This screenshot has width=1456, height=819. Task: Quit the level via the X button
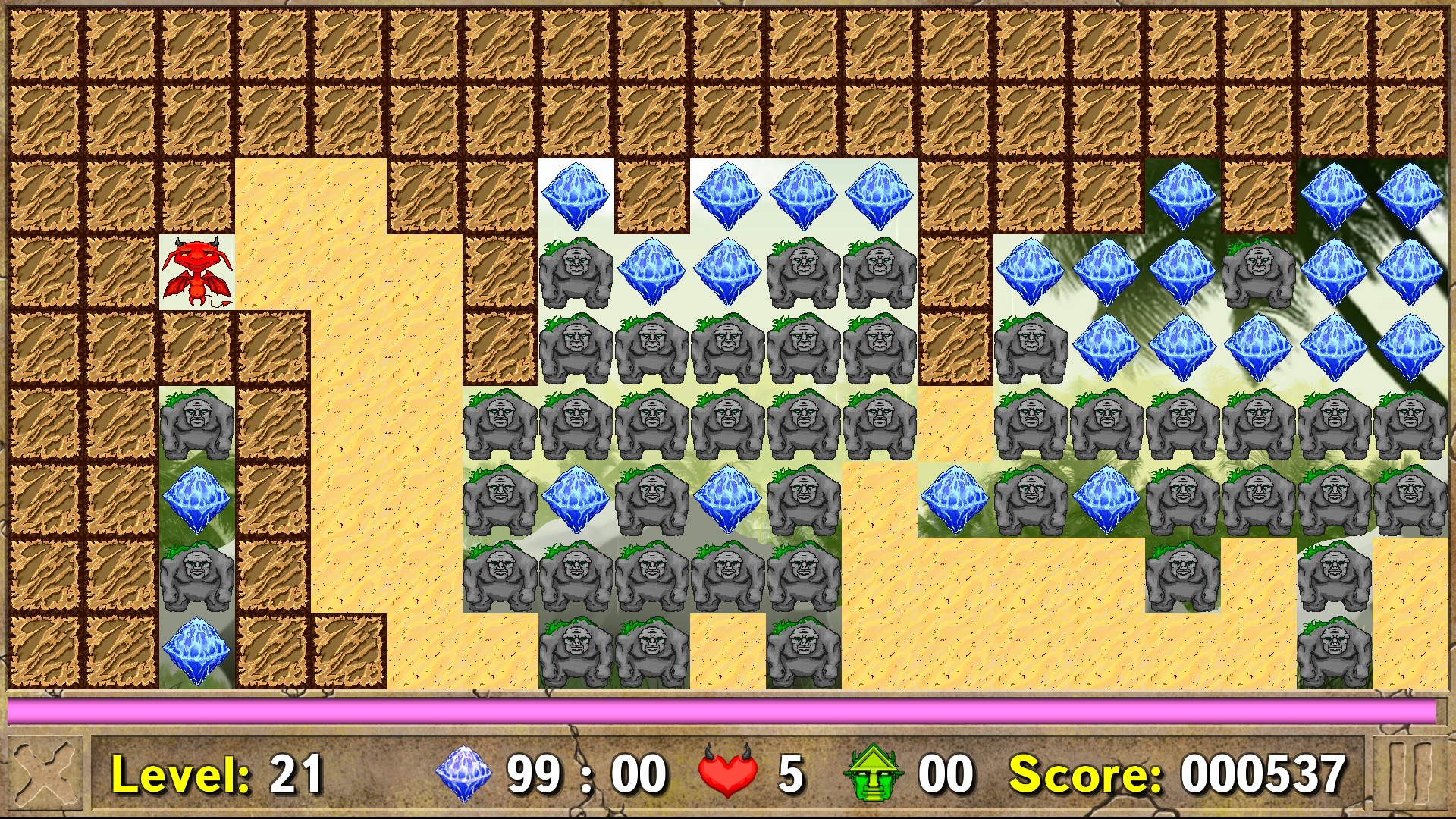(45, 773)
